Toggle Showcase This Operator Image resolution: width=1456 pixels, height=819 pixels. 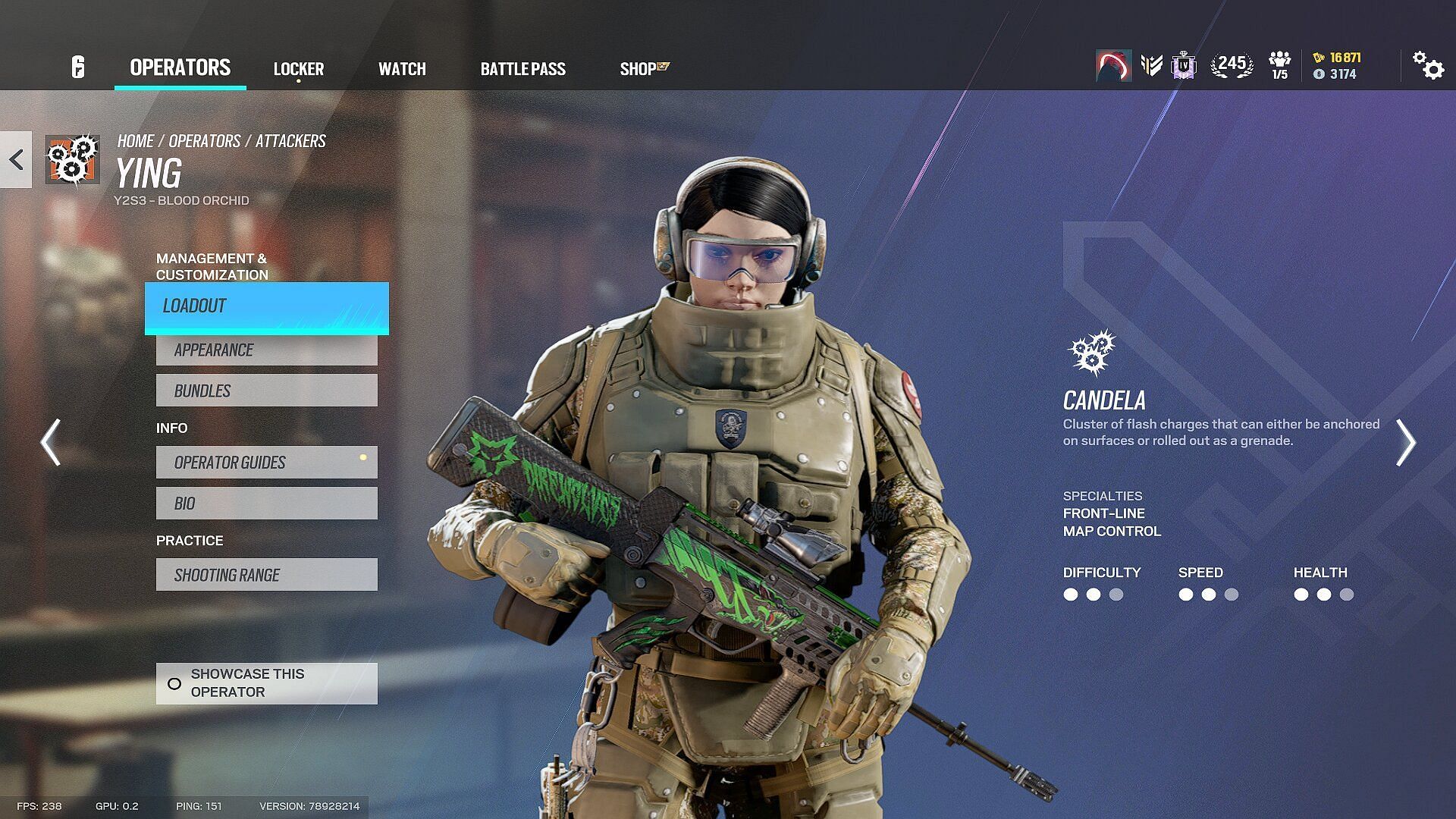click(x=266, y=683)
